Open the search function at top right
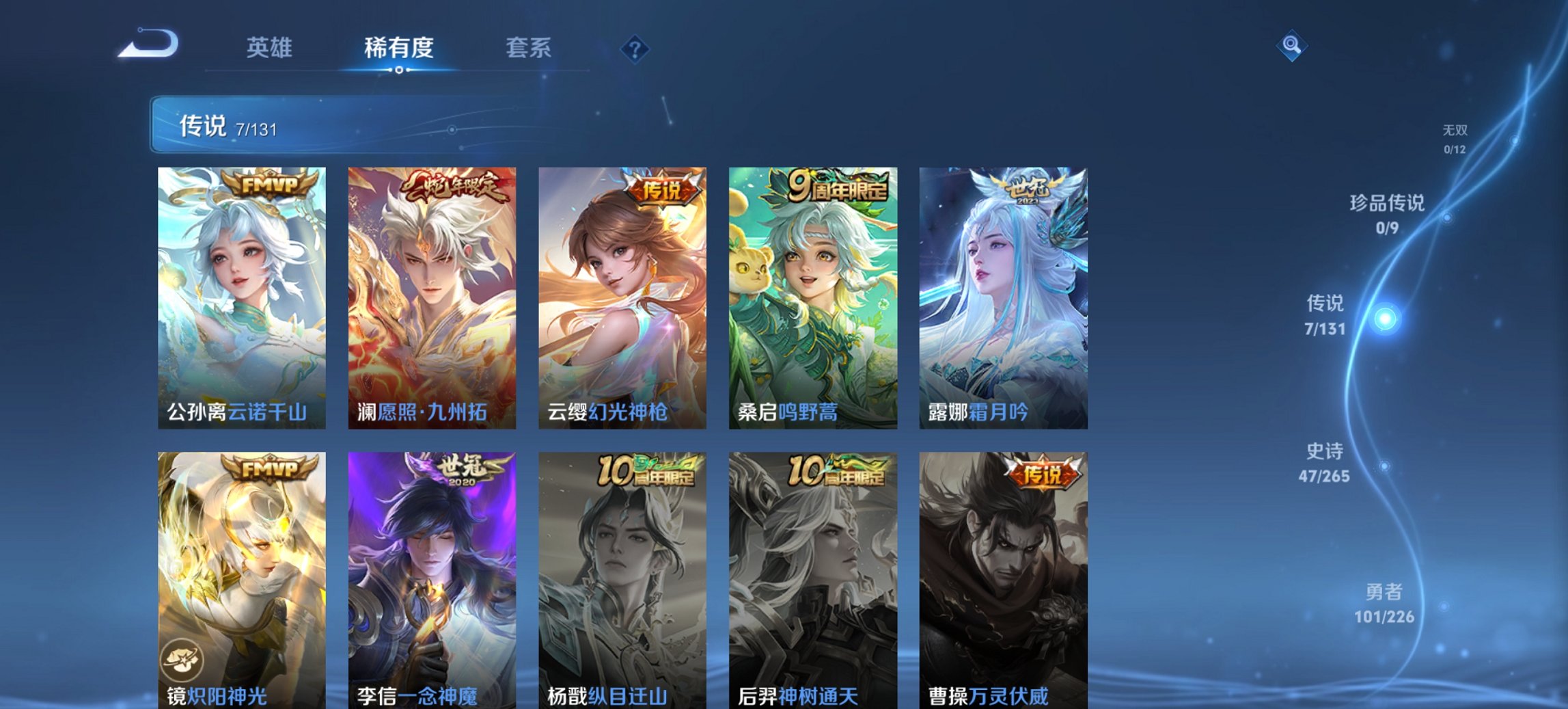The width and height of the screenshot is (1568, 709). click(x=1291, y=46)
